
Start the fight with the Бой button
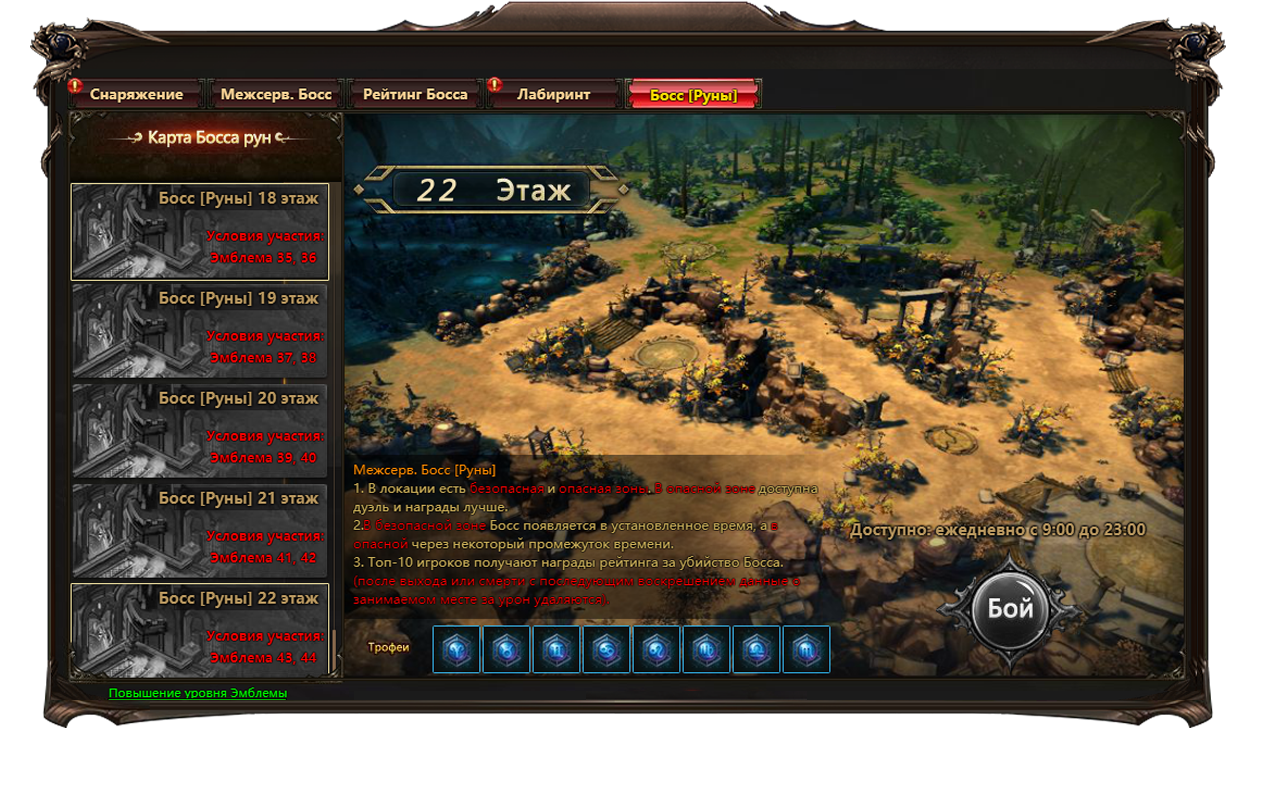click(x=1010, y=610)
